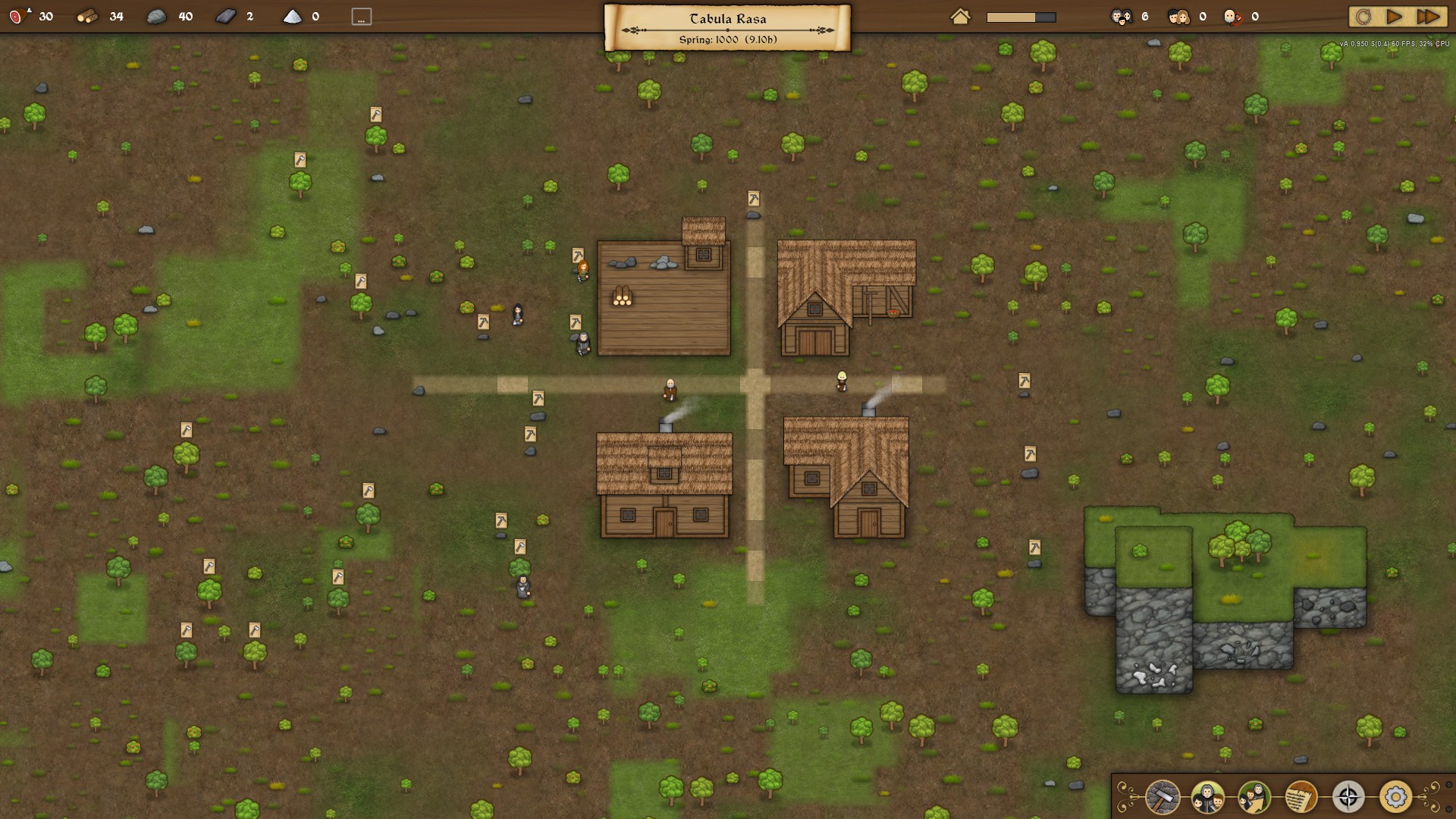Image resolution: width=1456 pixels, height=819 pixels.
Task: Open the villagers overview with three faces
Action: pos(1208,797)
